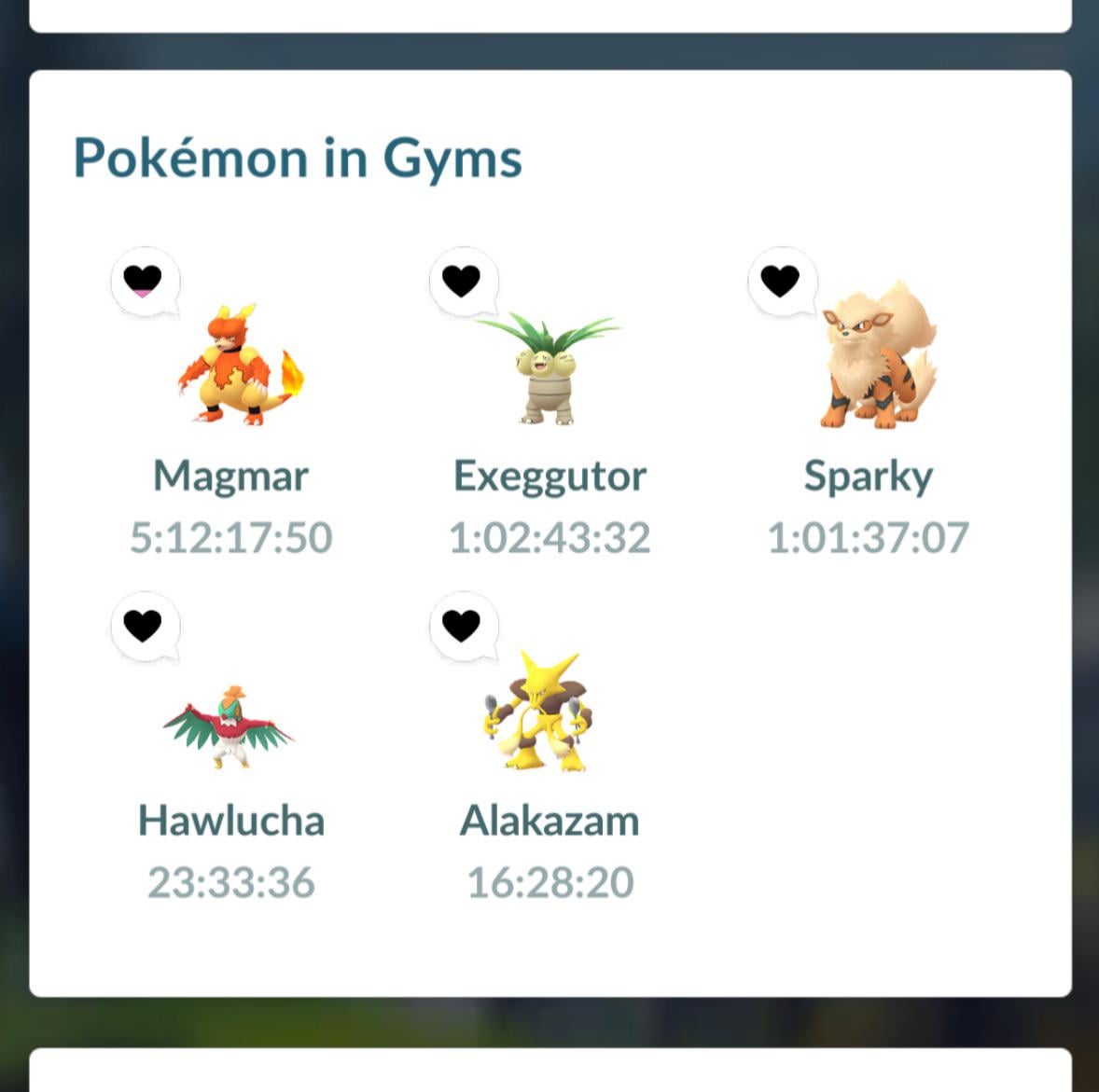Select the heart bubble above Hawlucha
Image resolution: width=1099 pixels, height=1092 pixels.
(144, 625)
